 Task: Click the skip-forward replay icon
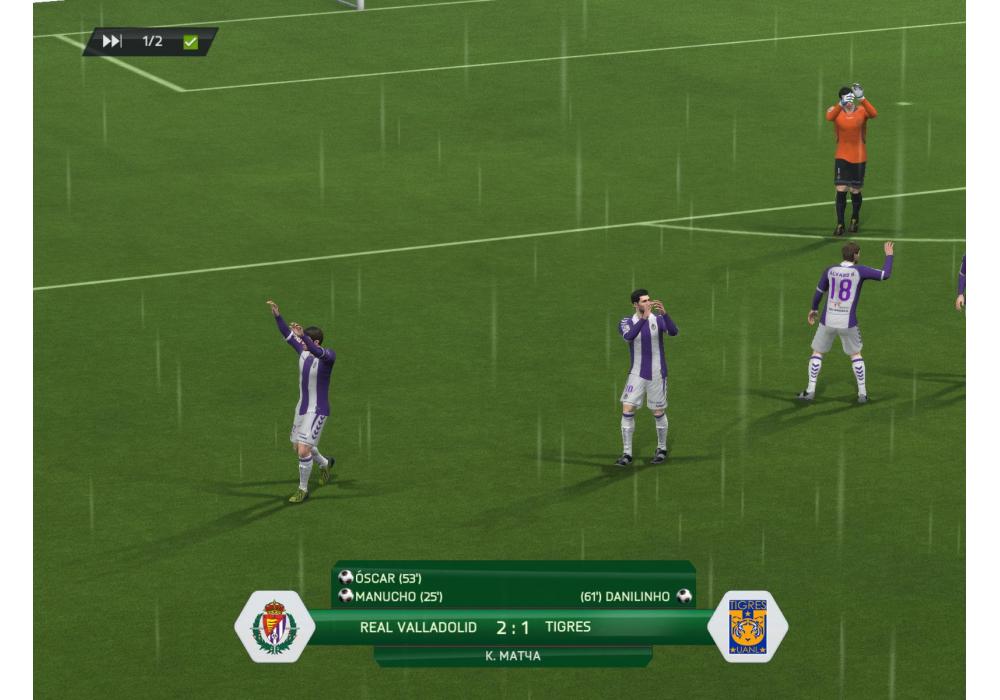[x=112, y=41]
